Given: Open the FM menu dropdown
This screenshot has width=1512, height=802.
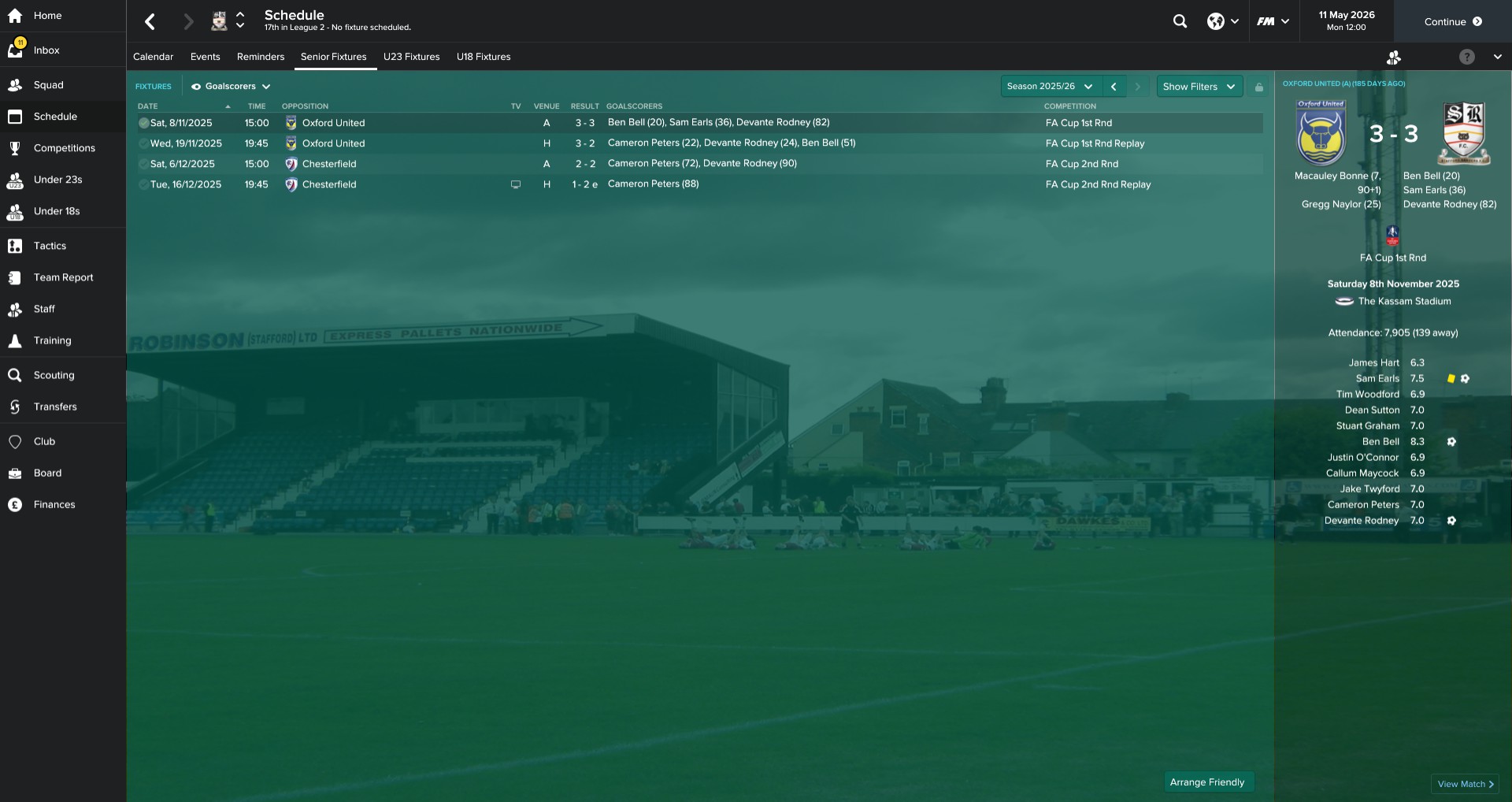Looking at the screenshot, I should tap(1273, 21).
